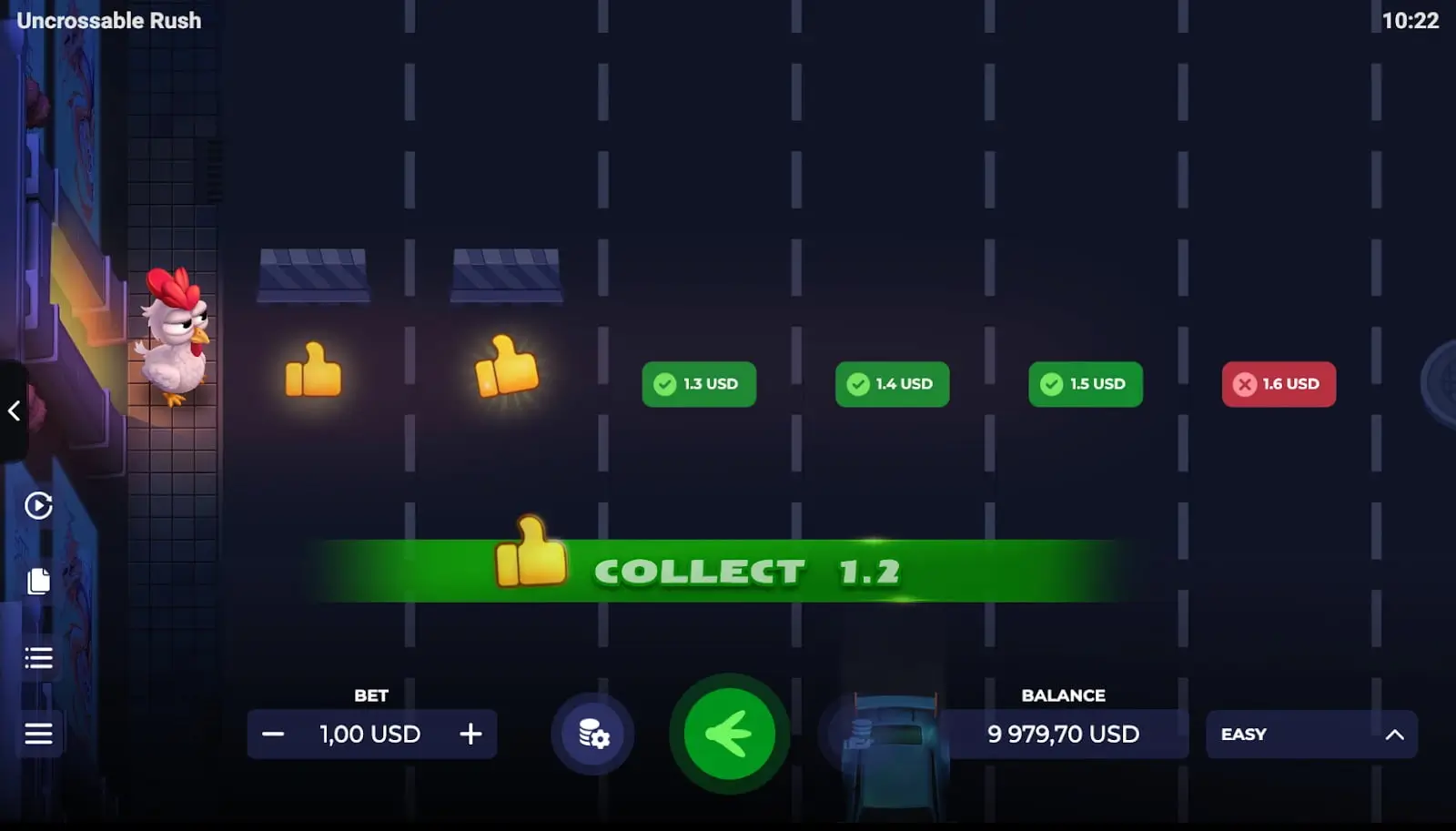Click the 1,00 USD bet input field
The height and width of the screenshot is (831, 1456).
tap(369, 734)
